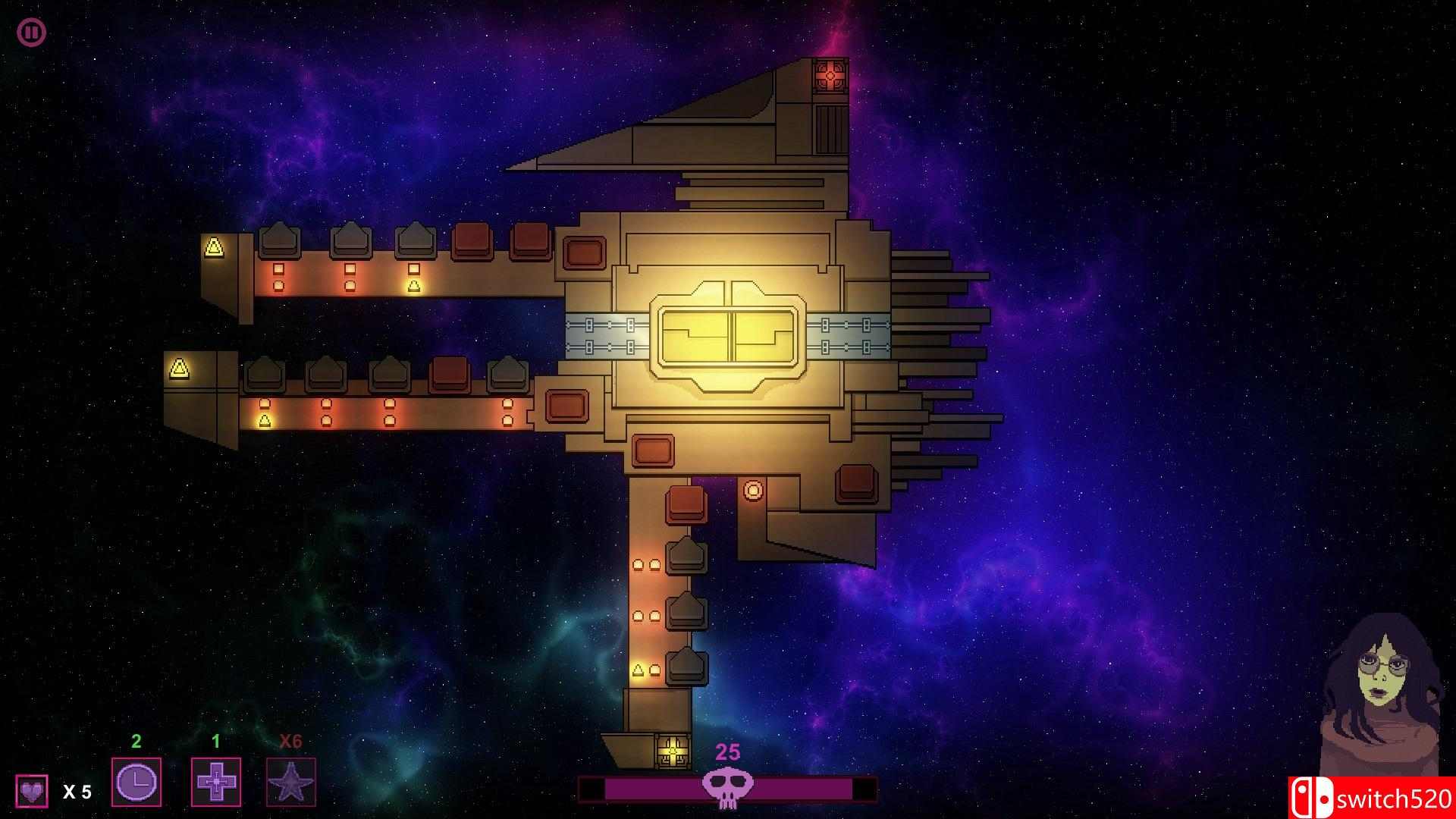The image size is (1456, 819).
Task: Open the red module slot near the ship's core
Action: coord(652,450)
